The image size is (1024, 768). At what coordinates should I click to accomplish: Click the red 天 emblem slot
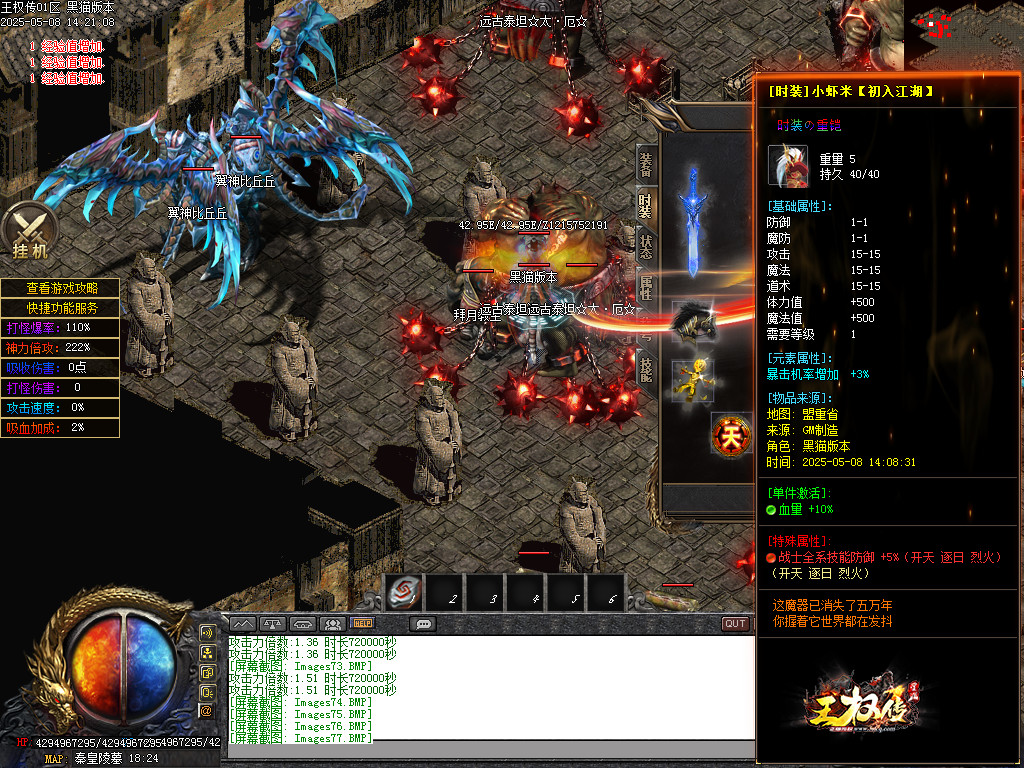731,435
